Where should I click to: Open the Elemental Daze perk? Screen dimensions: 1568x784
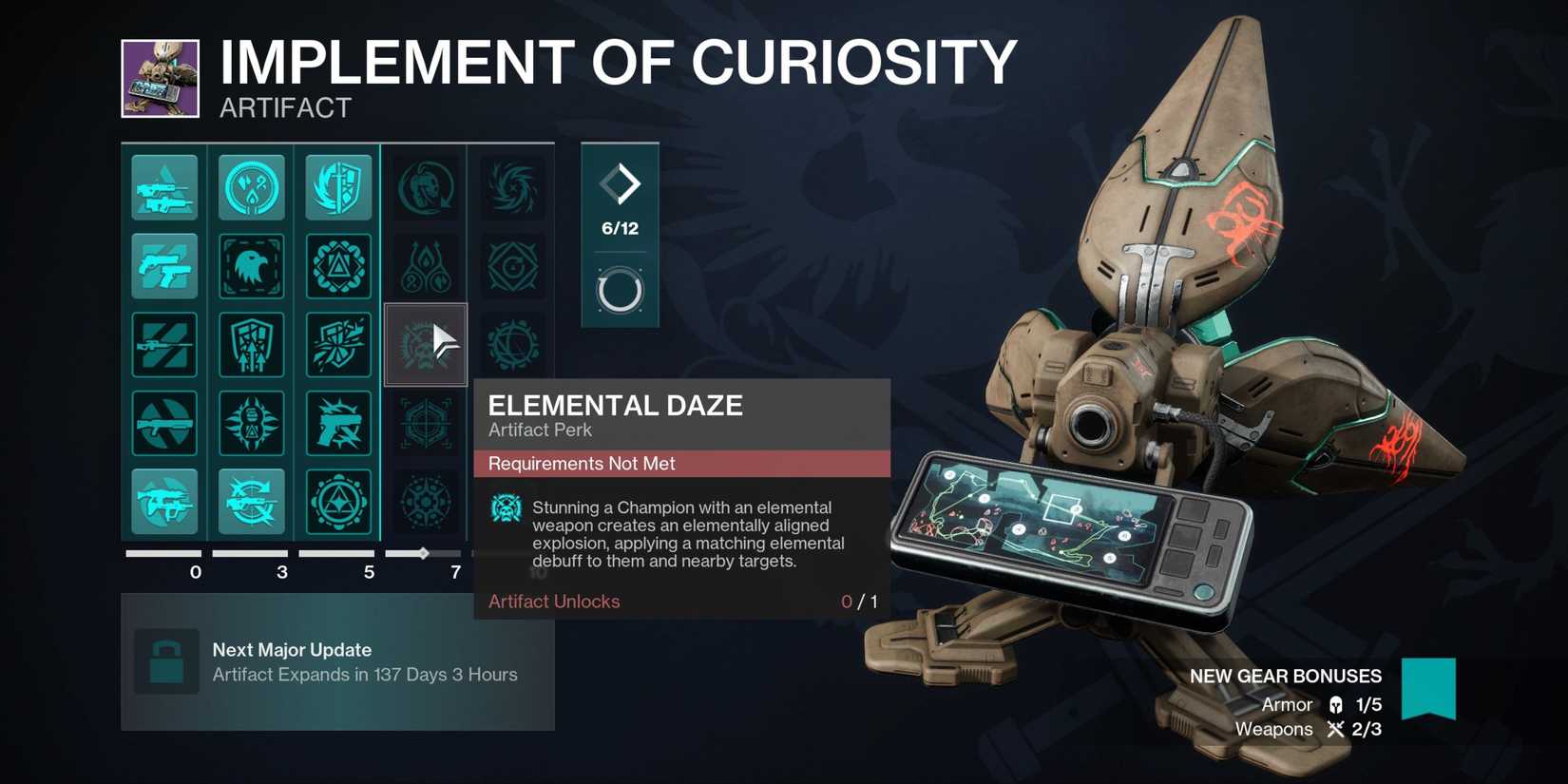[425, 345]
